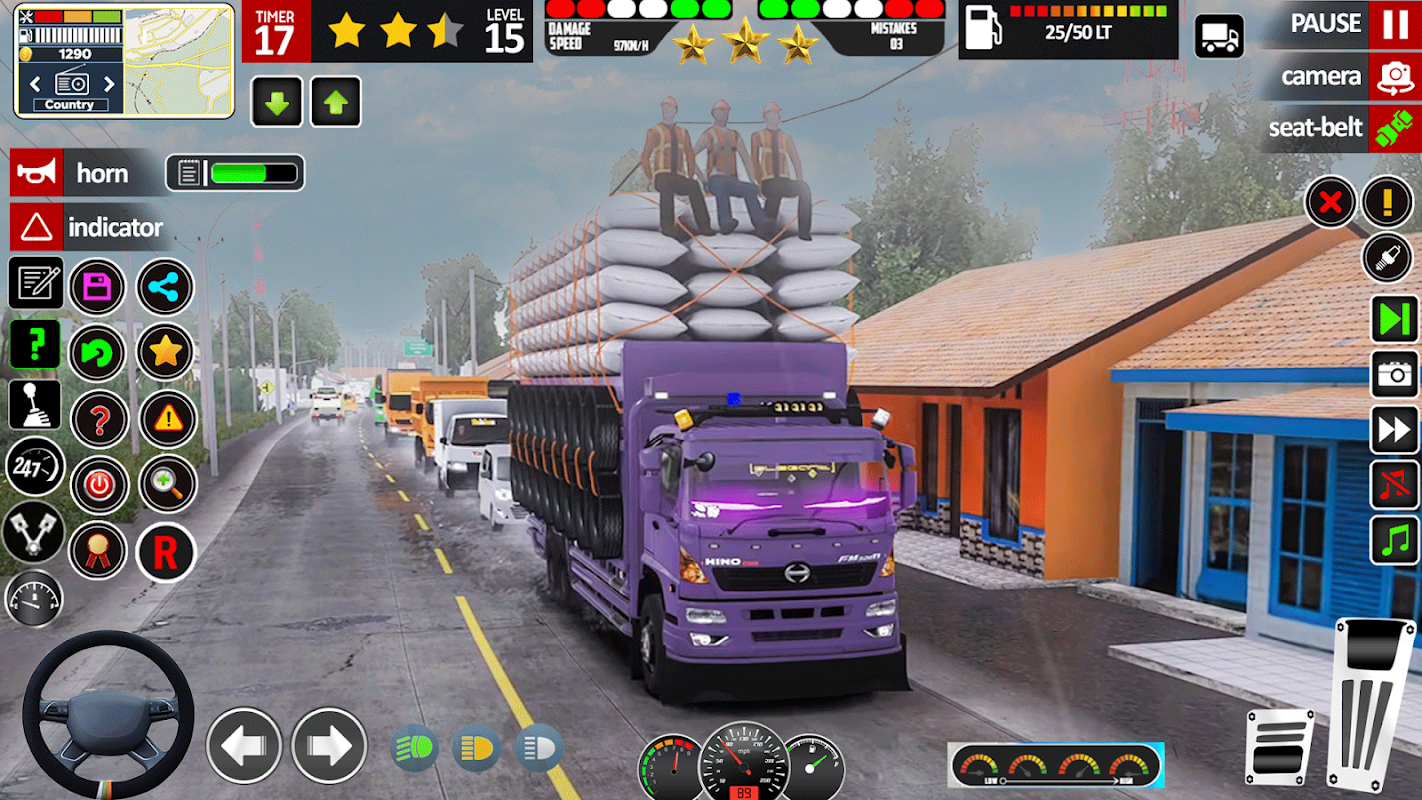Select the red R reverse button

pos(165,552)
